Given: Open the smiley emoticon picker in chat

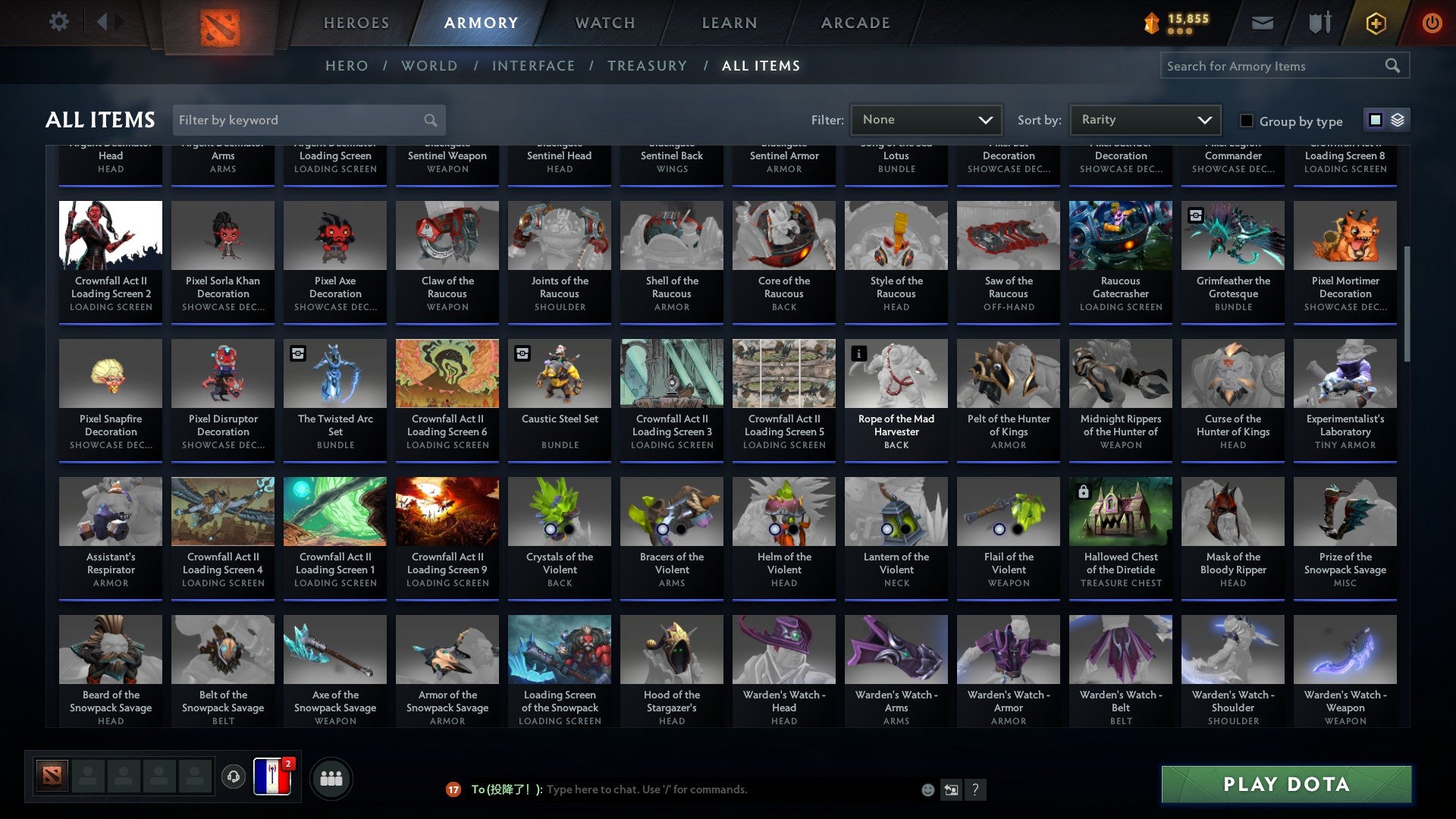Looking at the screenshot, I should click(x=927, y=789).
